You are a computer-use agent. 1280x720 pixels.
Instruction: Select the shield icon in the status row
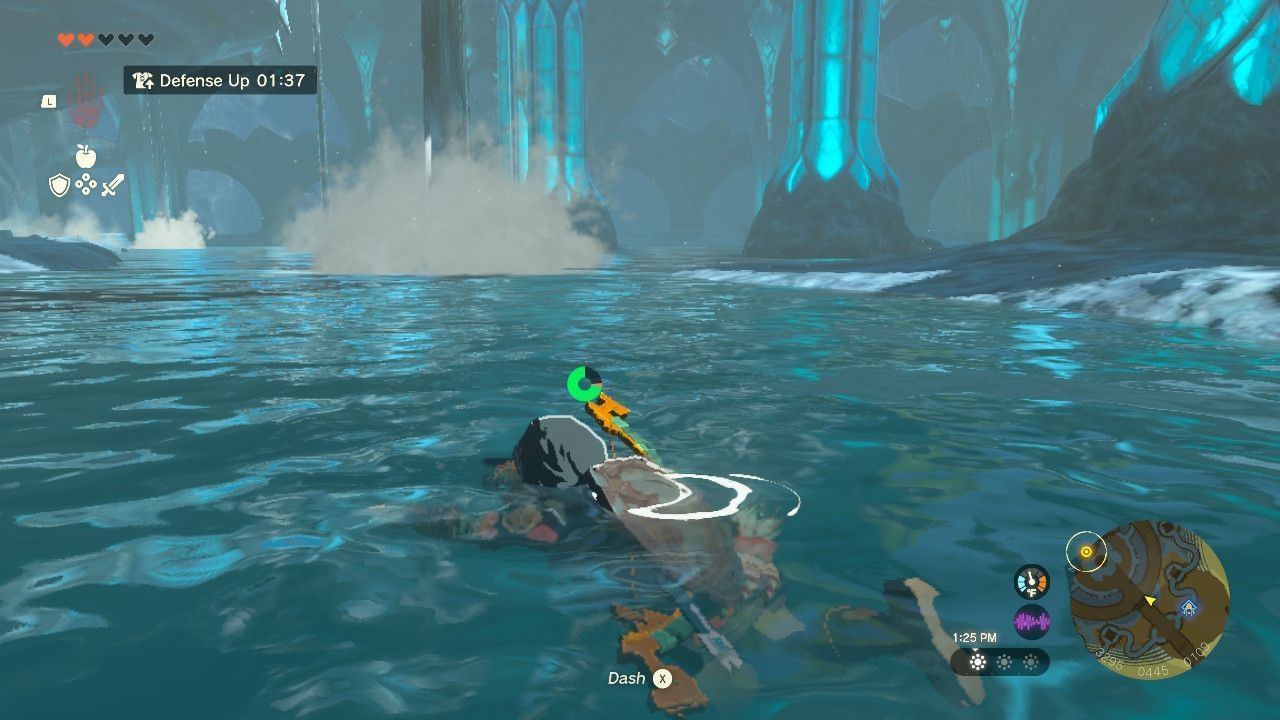59,185
